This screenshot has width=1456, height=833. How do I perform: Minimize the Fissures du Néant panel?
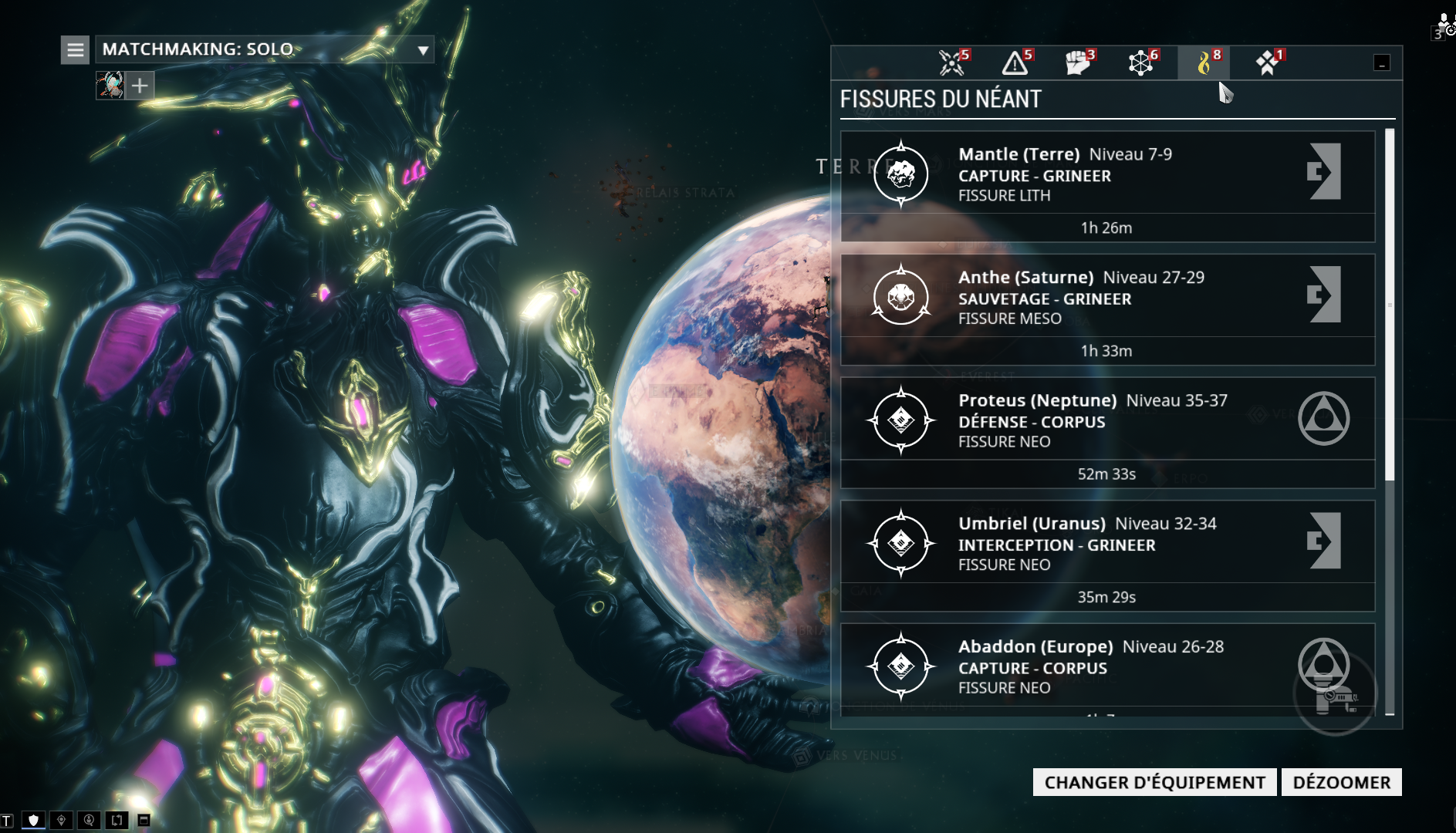pos(1381,63)
